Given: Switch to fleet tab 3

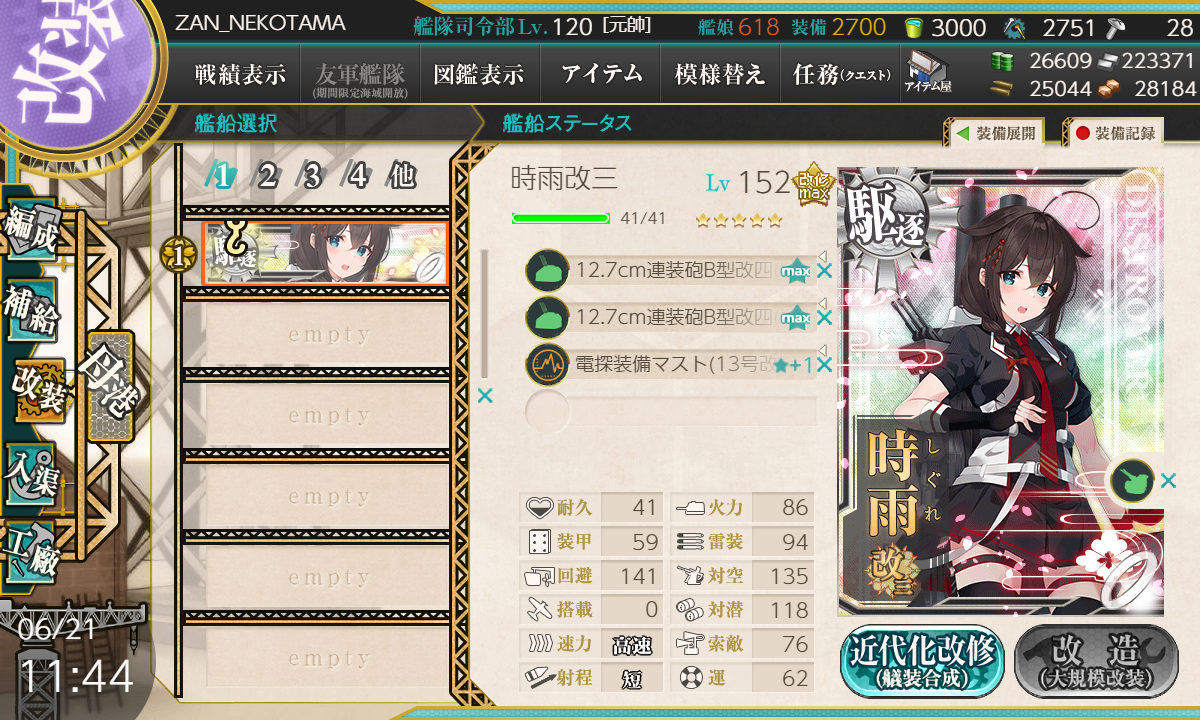Looking at the screenshot, I should pyautogui.click(x=312, y=177).
